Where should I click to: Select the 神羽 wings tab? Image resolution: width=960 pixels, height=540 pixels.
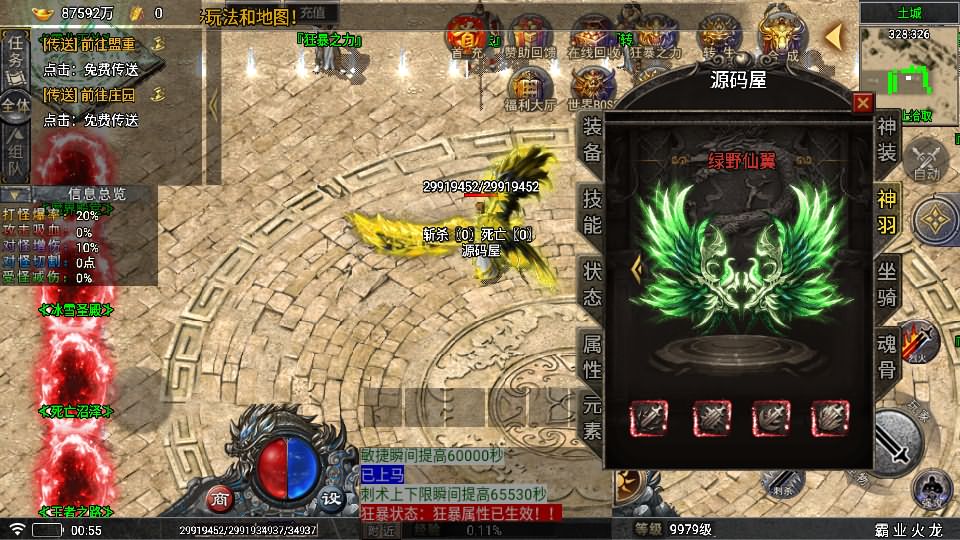[887, 210]
